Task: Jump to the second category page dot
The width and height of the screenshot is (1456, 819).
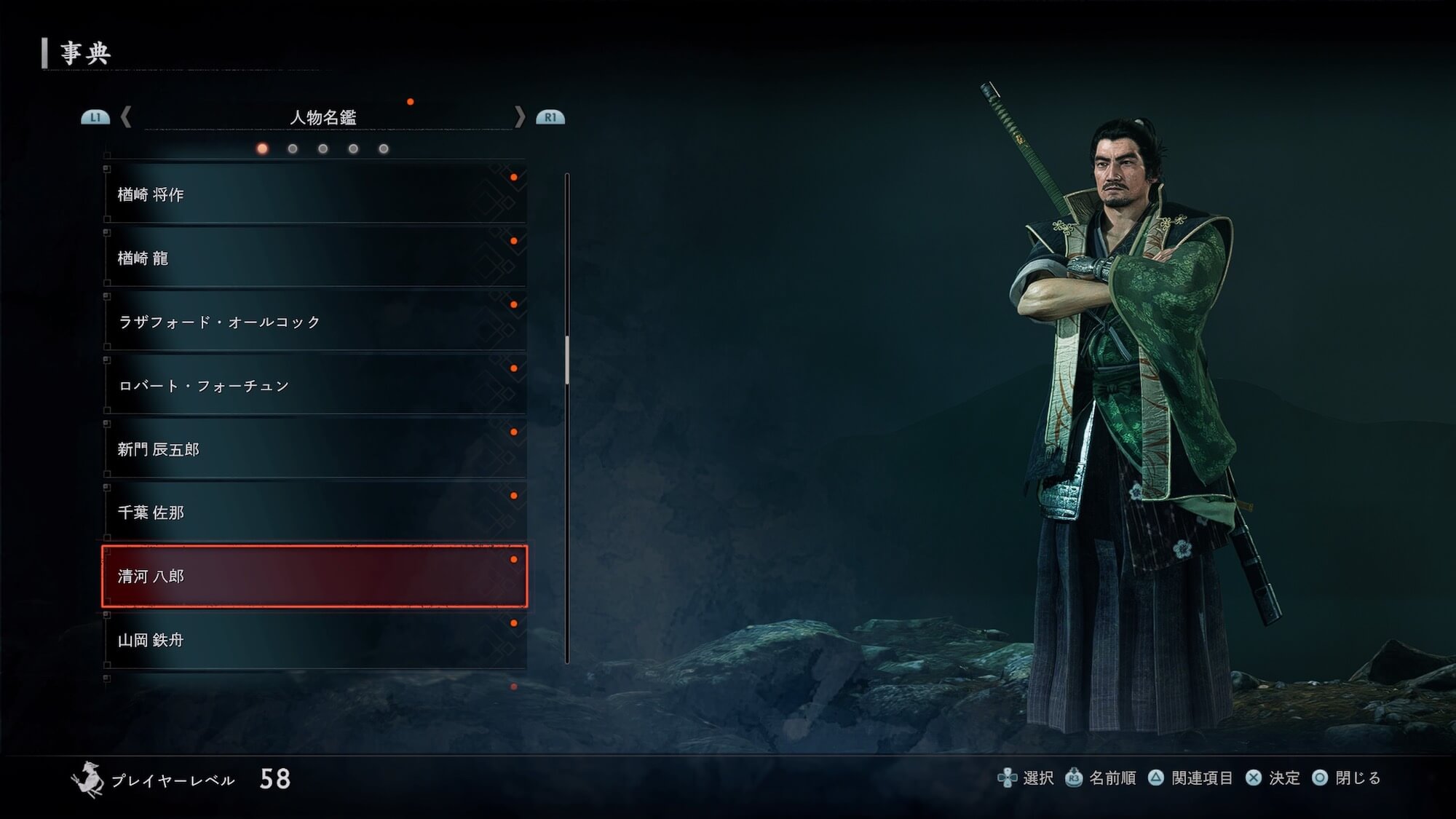Action: (x=293, y=149)
